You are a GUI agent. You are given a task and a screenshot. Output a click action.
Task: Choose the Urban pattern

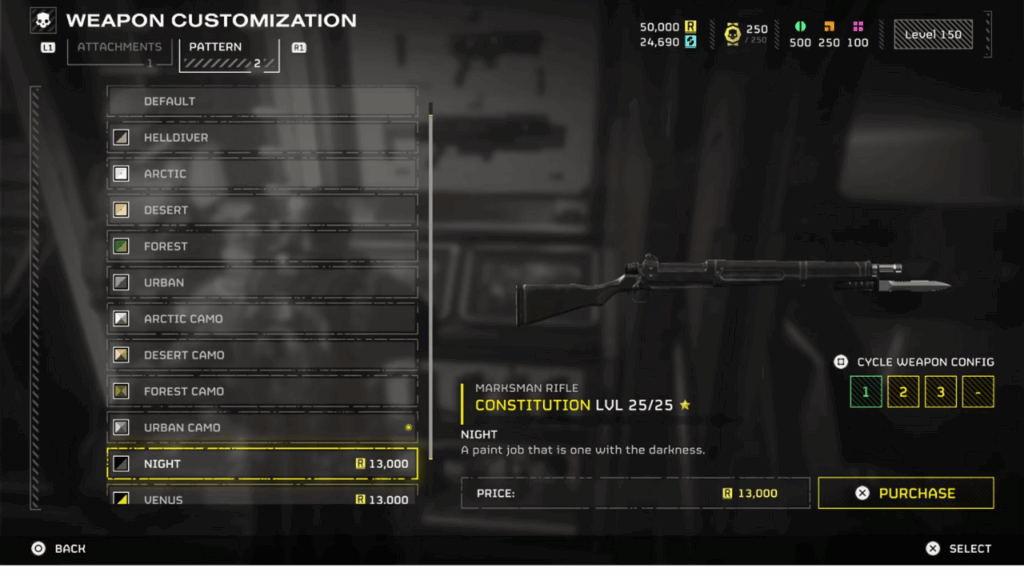click(262, 282)
